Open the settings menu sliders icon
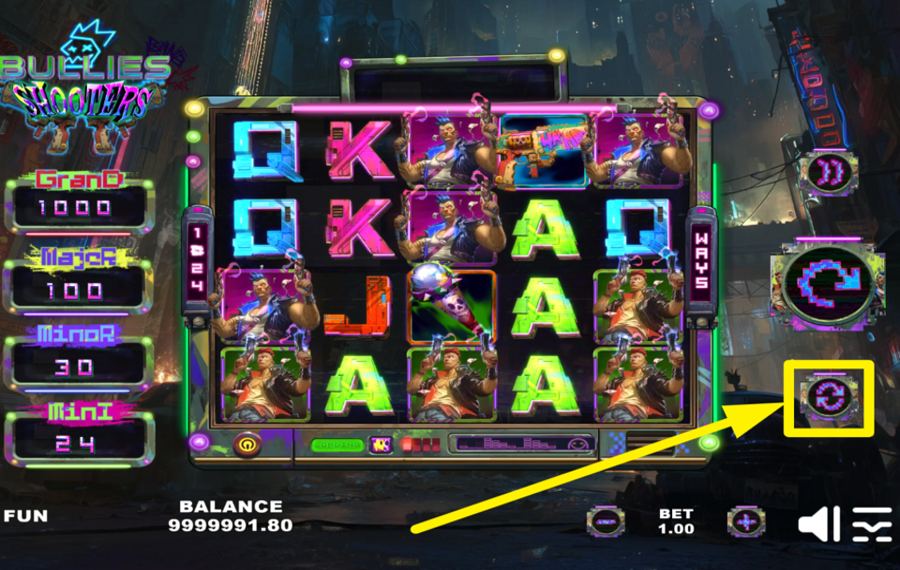Image resolution: width=900 pixels, height=570 pixels. (872, 523)
